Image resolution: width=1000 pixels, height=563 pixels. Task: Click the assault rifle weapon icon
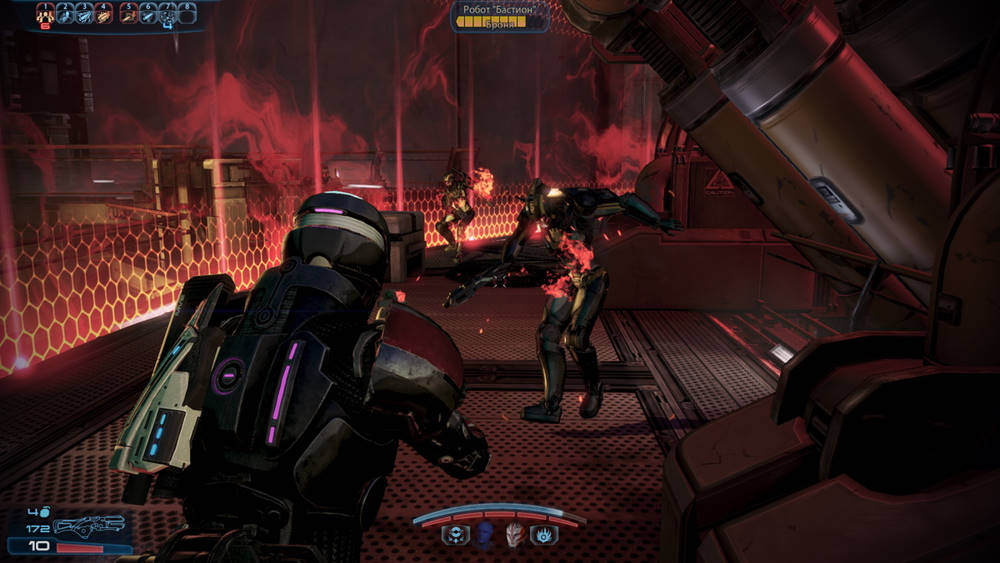[90, 525]
